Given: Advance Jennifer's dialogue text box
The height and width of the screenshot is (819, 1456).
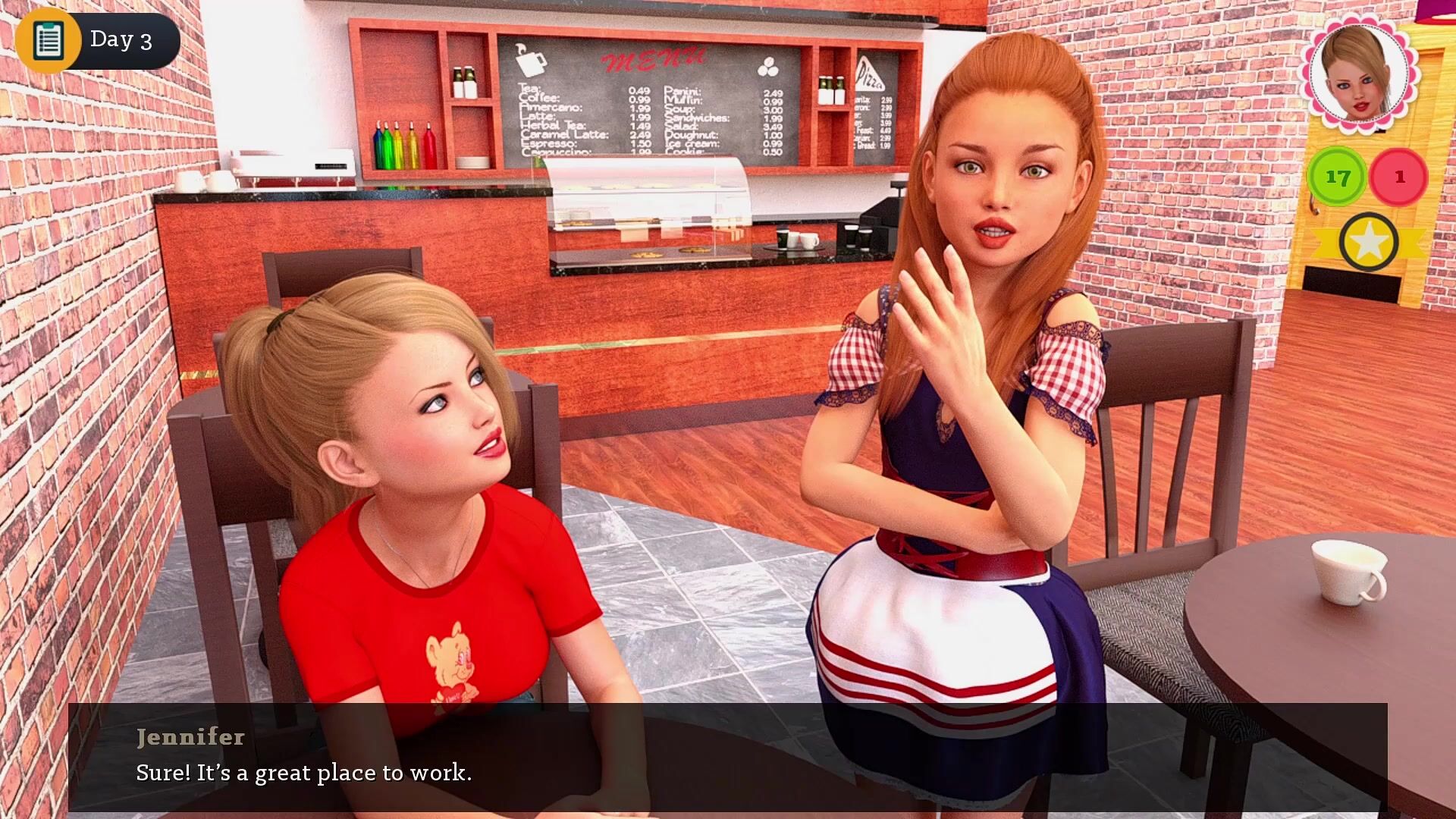Looking at the screenshot, I should 726,757.
